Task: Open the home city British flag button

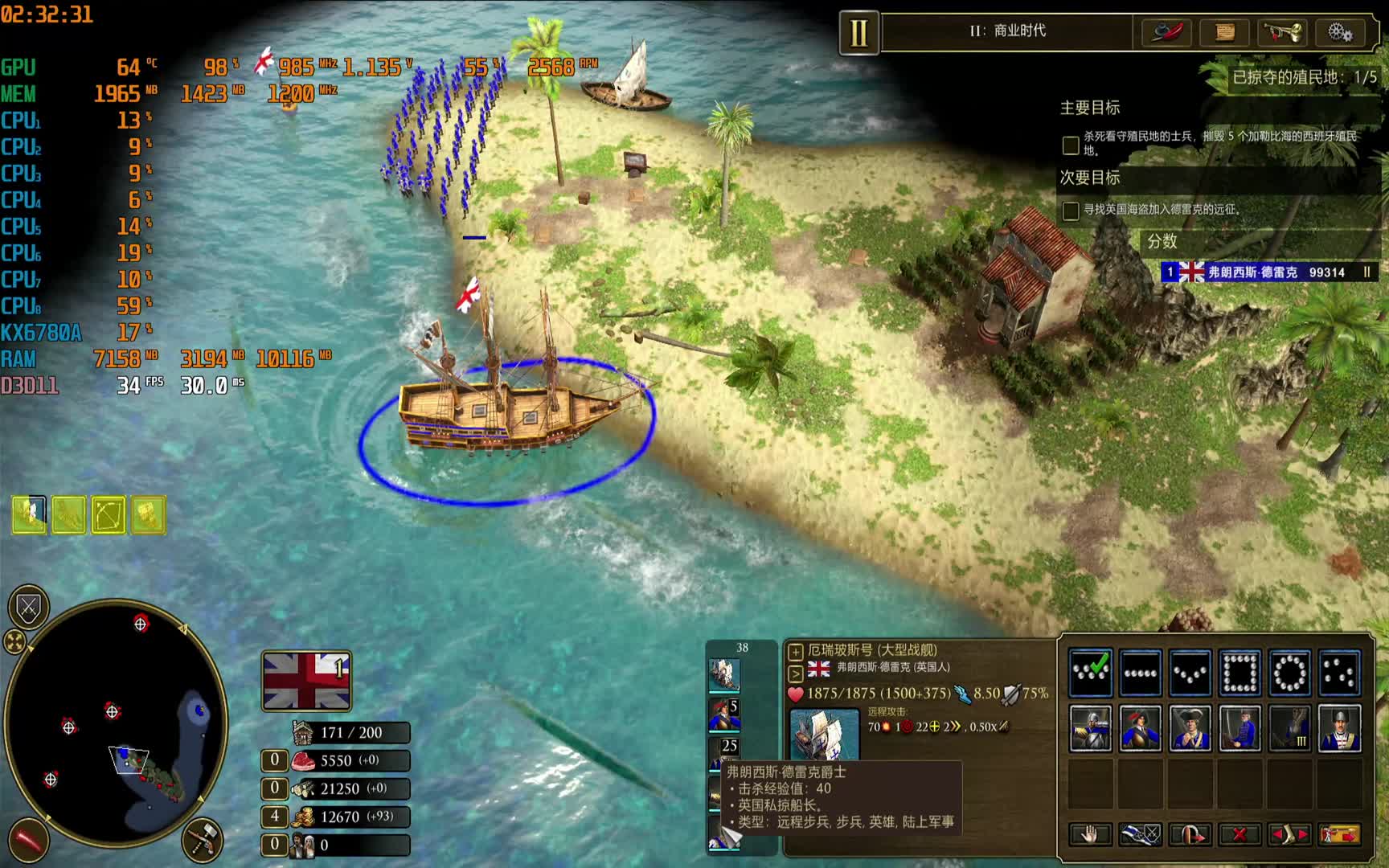Action: [306, 681]
